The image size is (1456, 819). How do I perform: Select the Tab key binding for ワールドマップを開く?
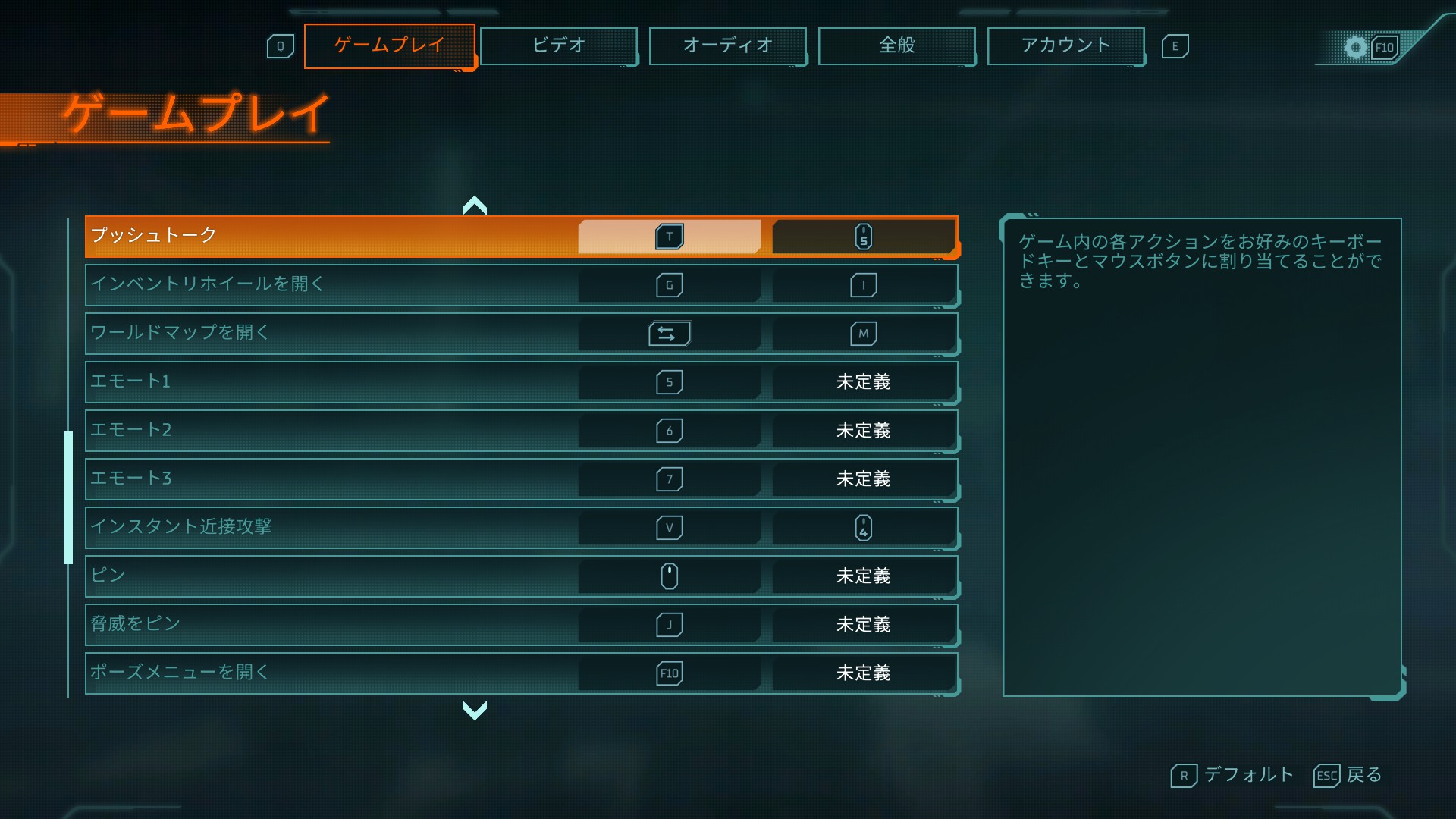click(669, 333)
